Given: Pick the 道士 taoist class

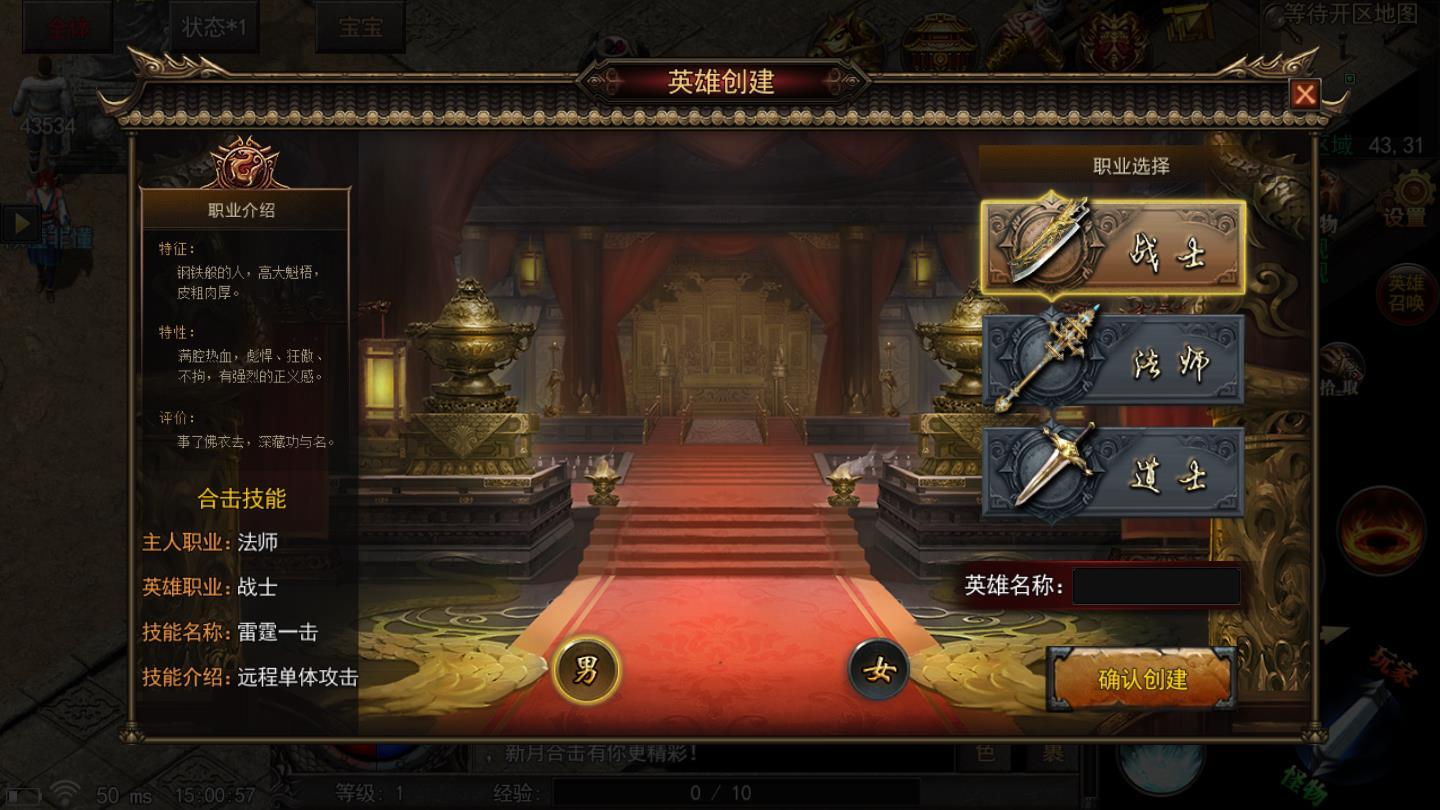Looking at the screenshot, I should (1113, 472).
